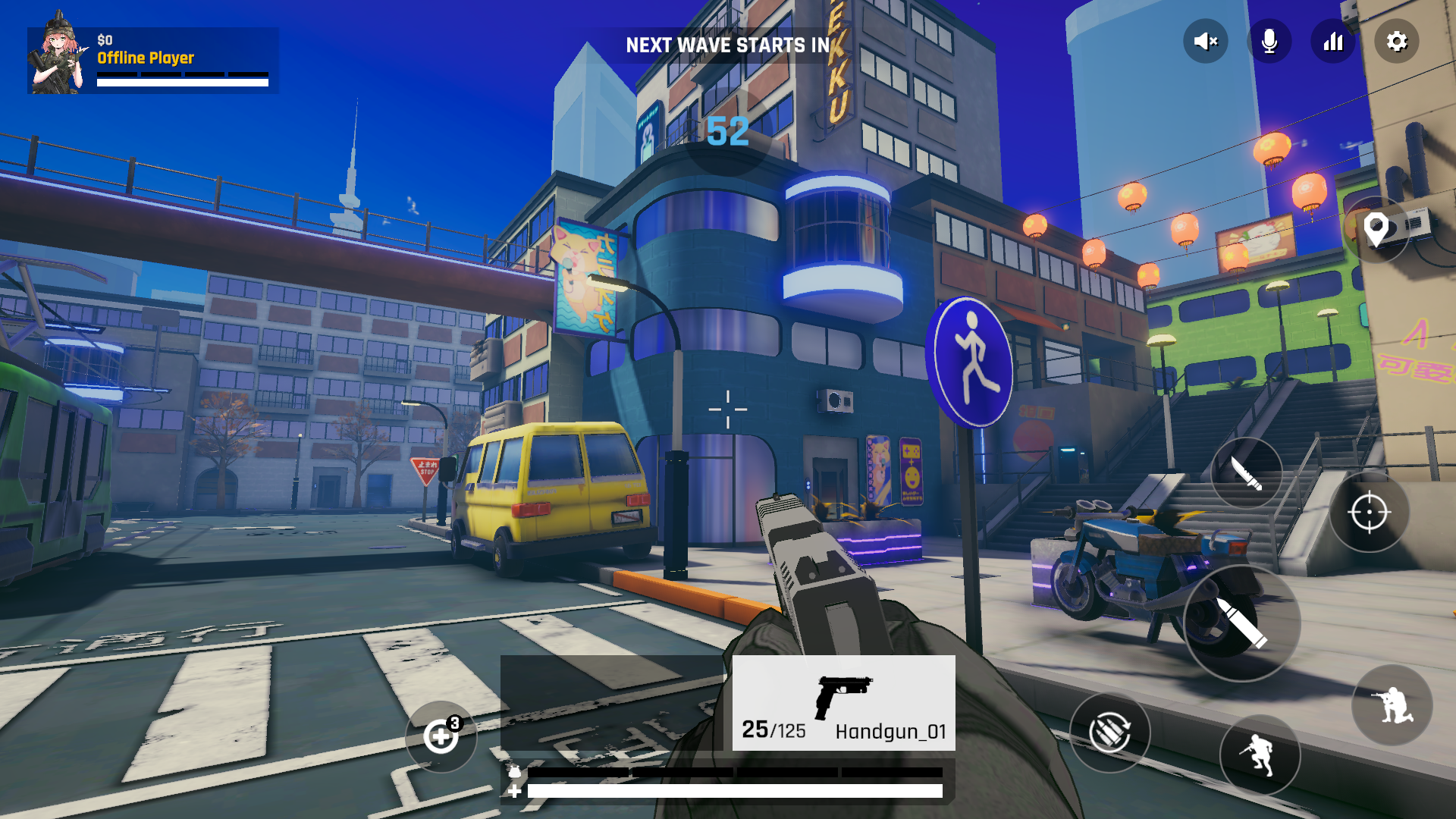This screenshot has height=819, width=1456.
Task: Switch to the knife melee attack
Action: pyautogui.click(x=1246, y=474)
